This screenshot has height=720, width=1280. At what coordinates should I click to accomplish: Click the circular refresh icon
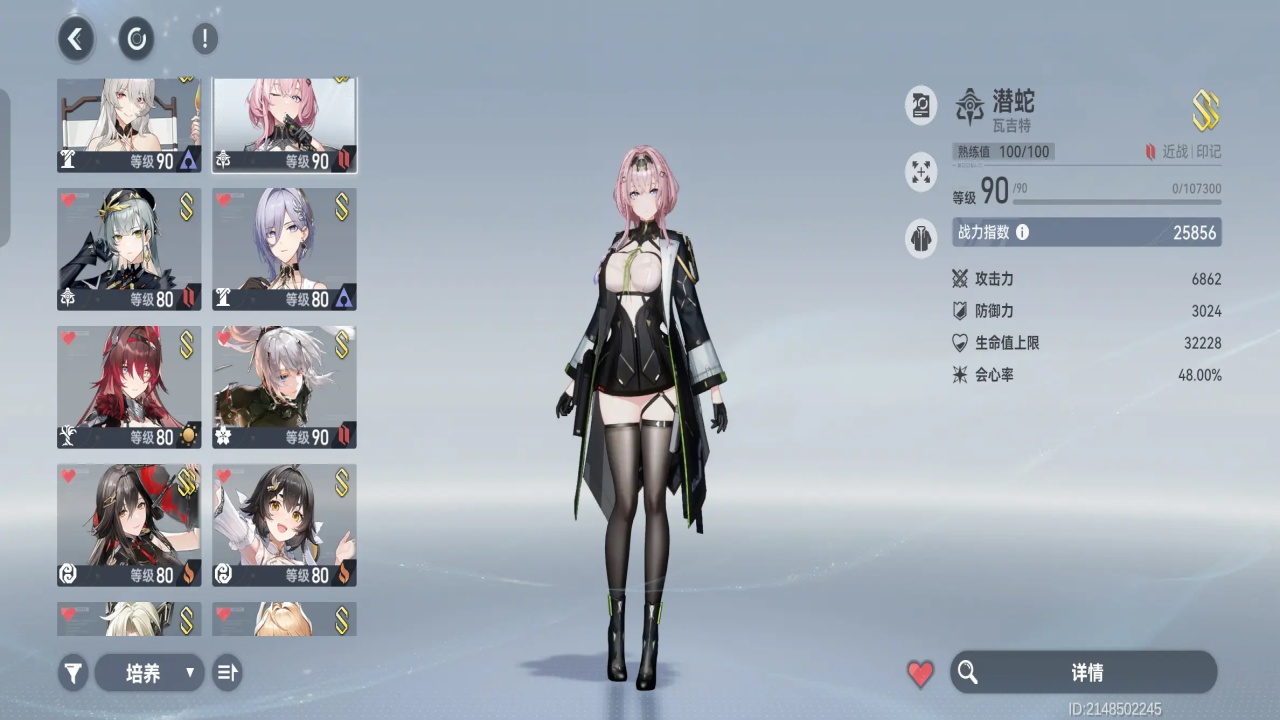137,39
